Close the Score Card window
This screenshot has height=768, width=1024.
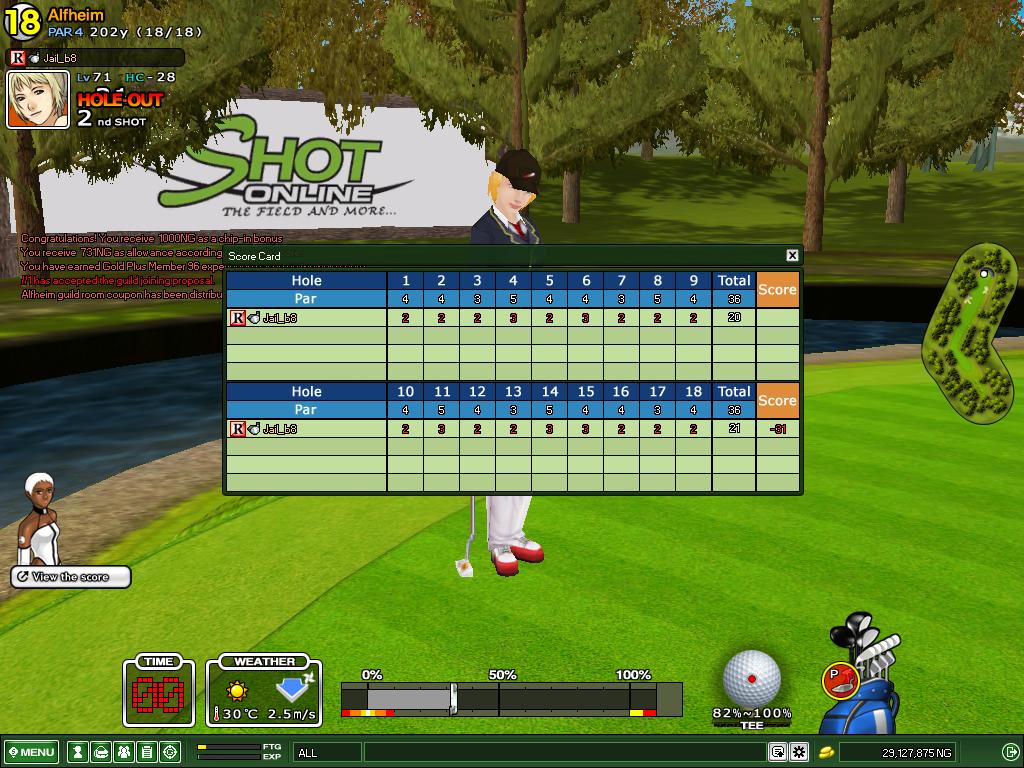tap(792, 256)
